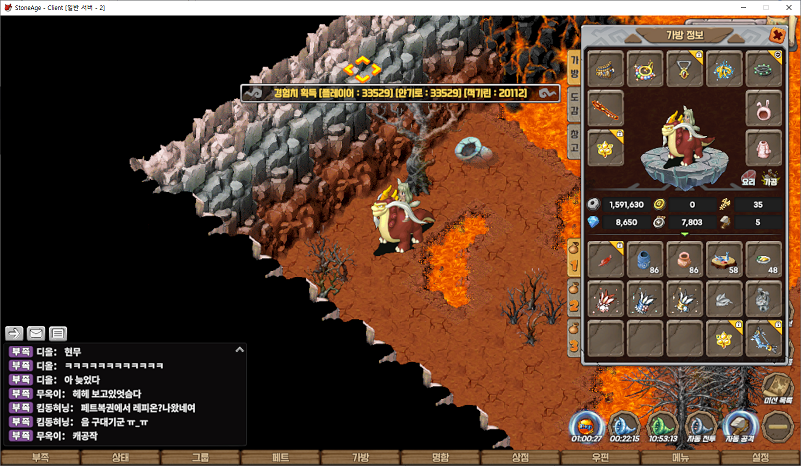Viewport: 801px width, 466px height.
Task: Click the envelope icon above chat
Action: click(36, 333)
